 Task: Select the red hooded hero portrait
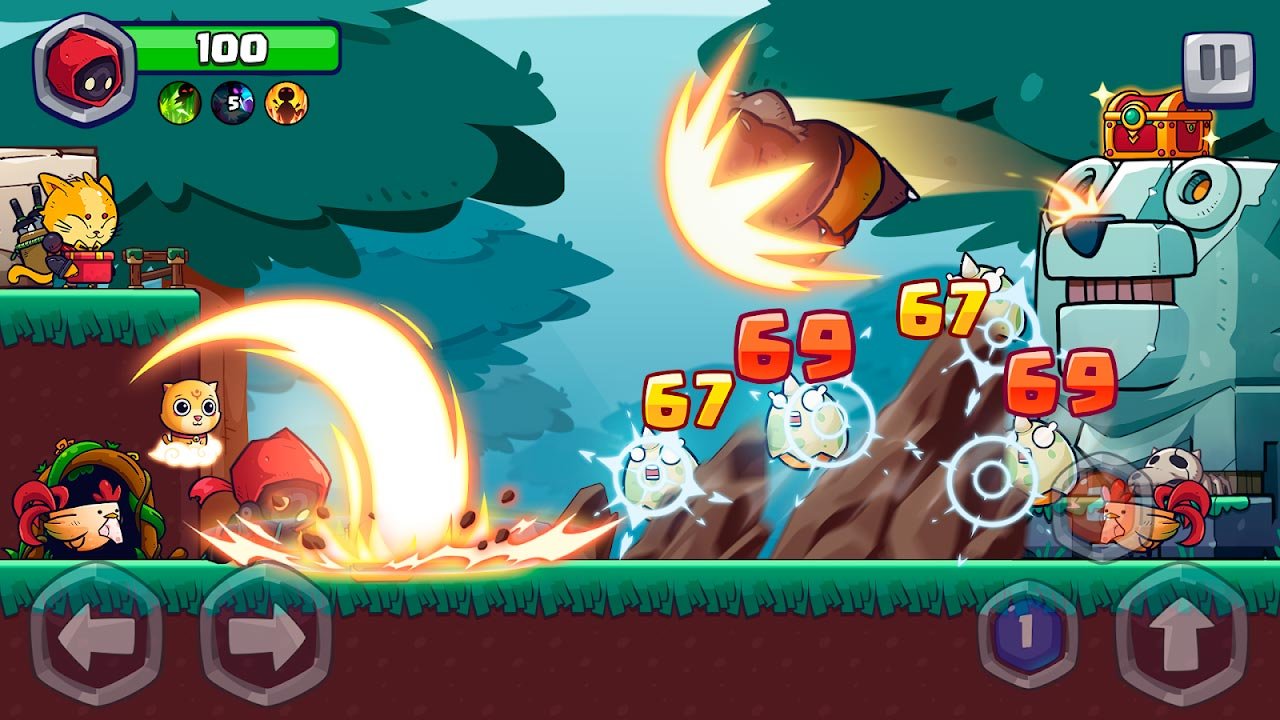coord(84,69)
